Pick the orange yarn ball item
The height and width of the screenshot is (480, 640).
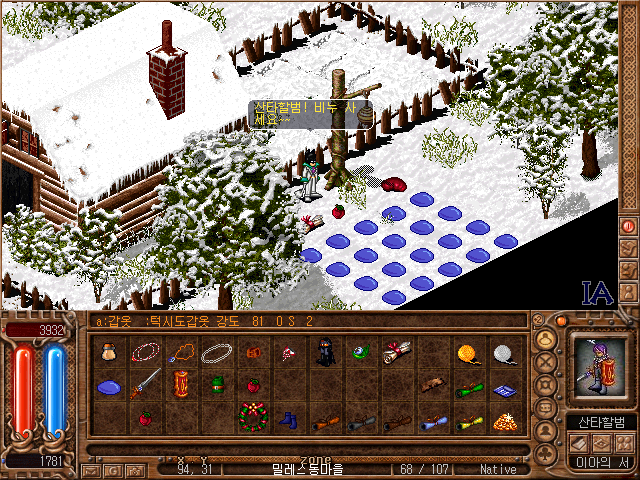468,352
